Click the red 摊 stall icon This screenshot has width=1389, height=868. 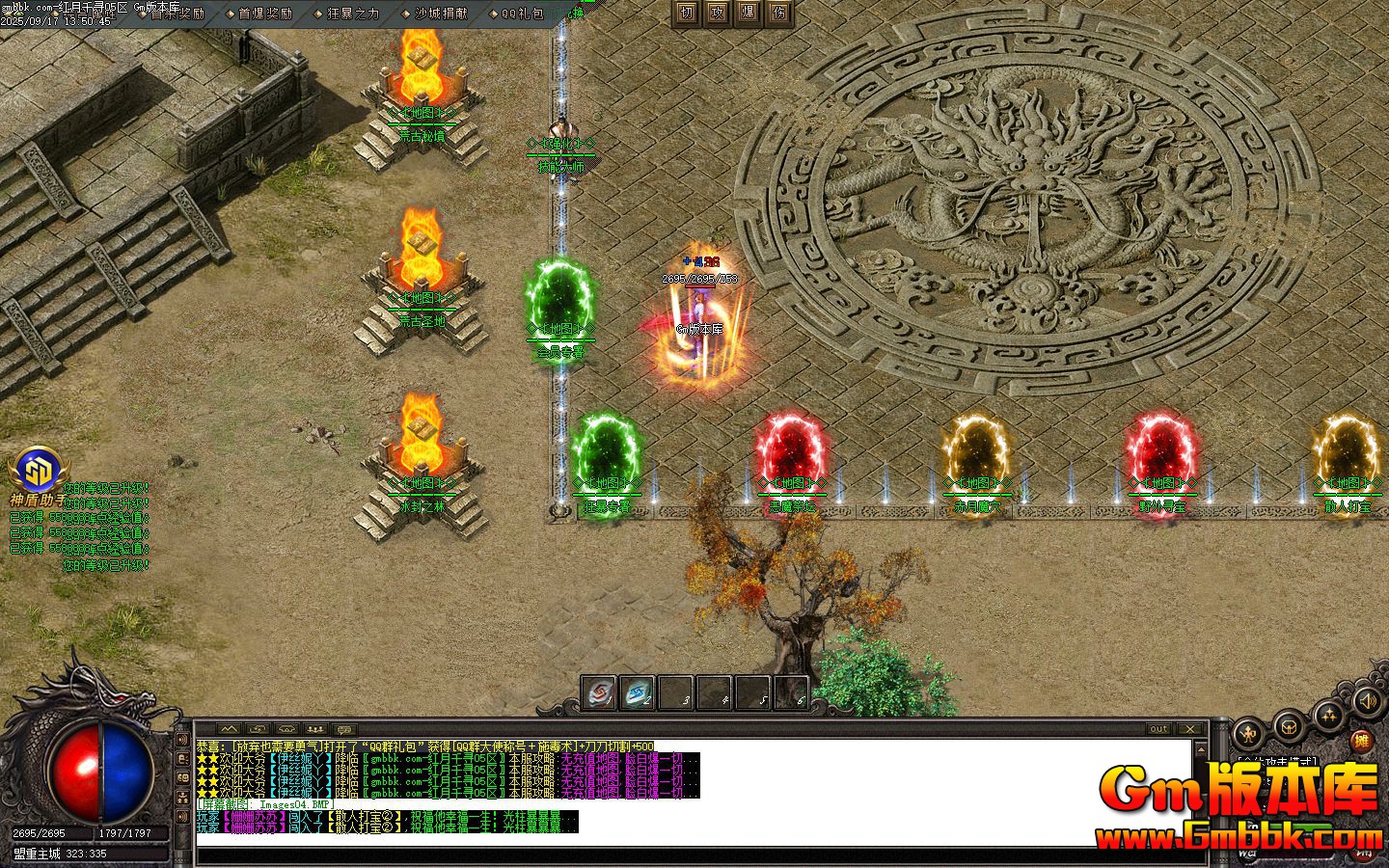tap(1361, 740)
